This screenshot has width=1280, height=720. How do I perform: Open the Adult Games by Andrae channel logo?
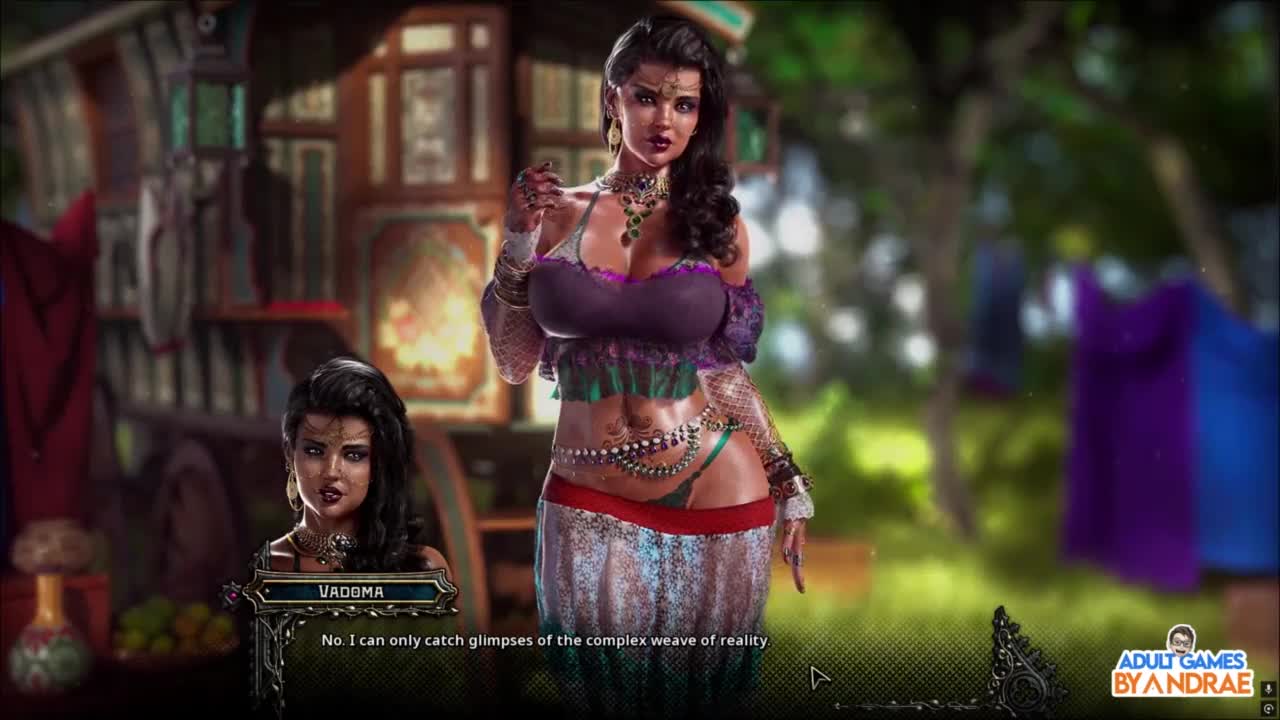coord(1183,664)
